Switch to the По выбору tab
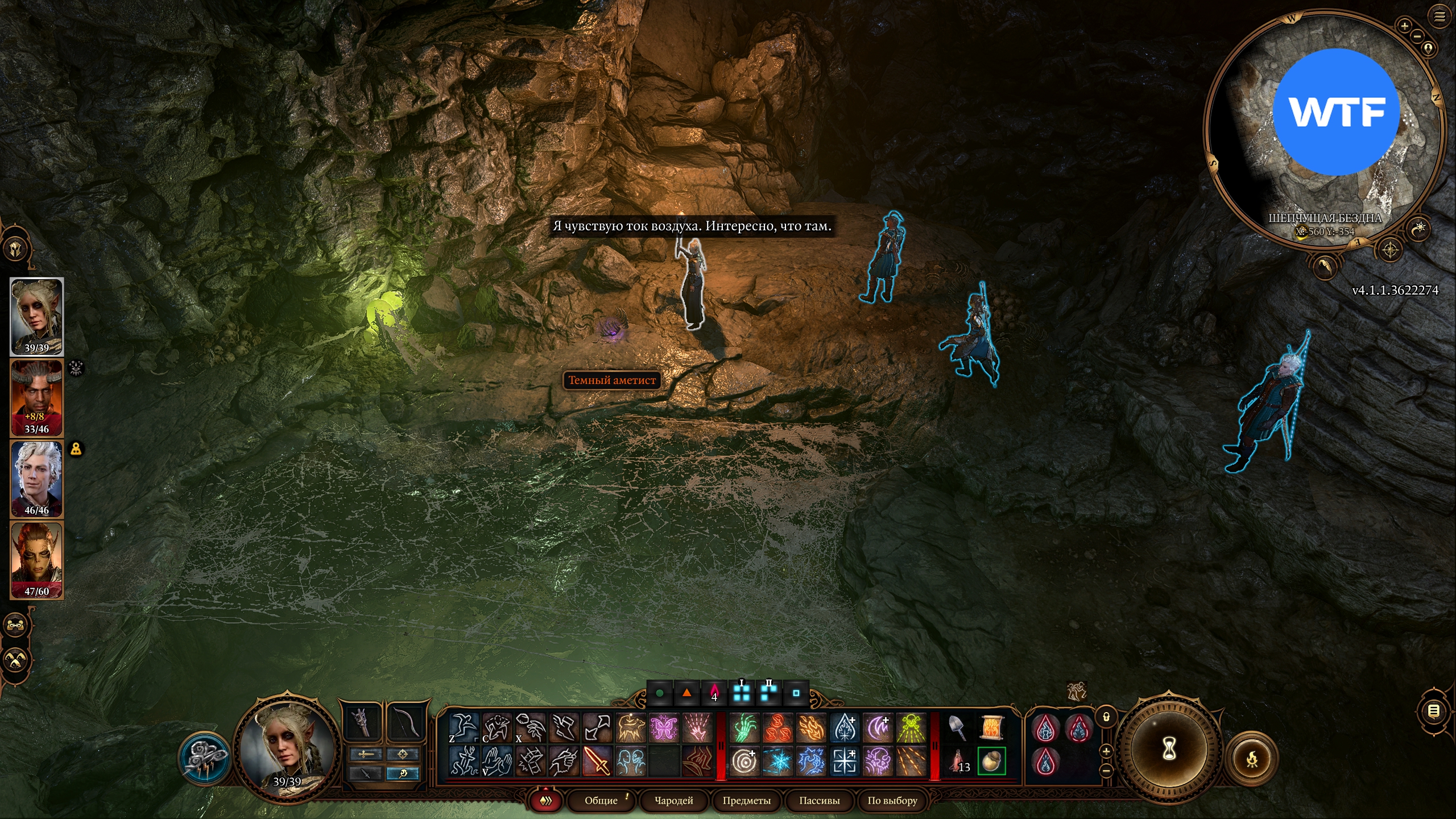This screenshot has height=819, width=1456. [892, 800]
